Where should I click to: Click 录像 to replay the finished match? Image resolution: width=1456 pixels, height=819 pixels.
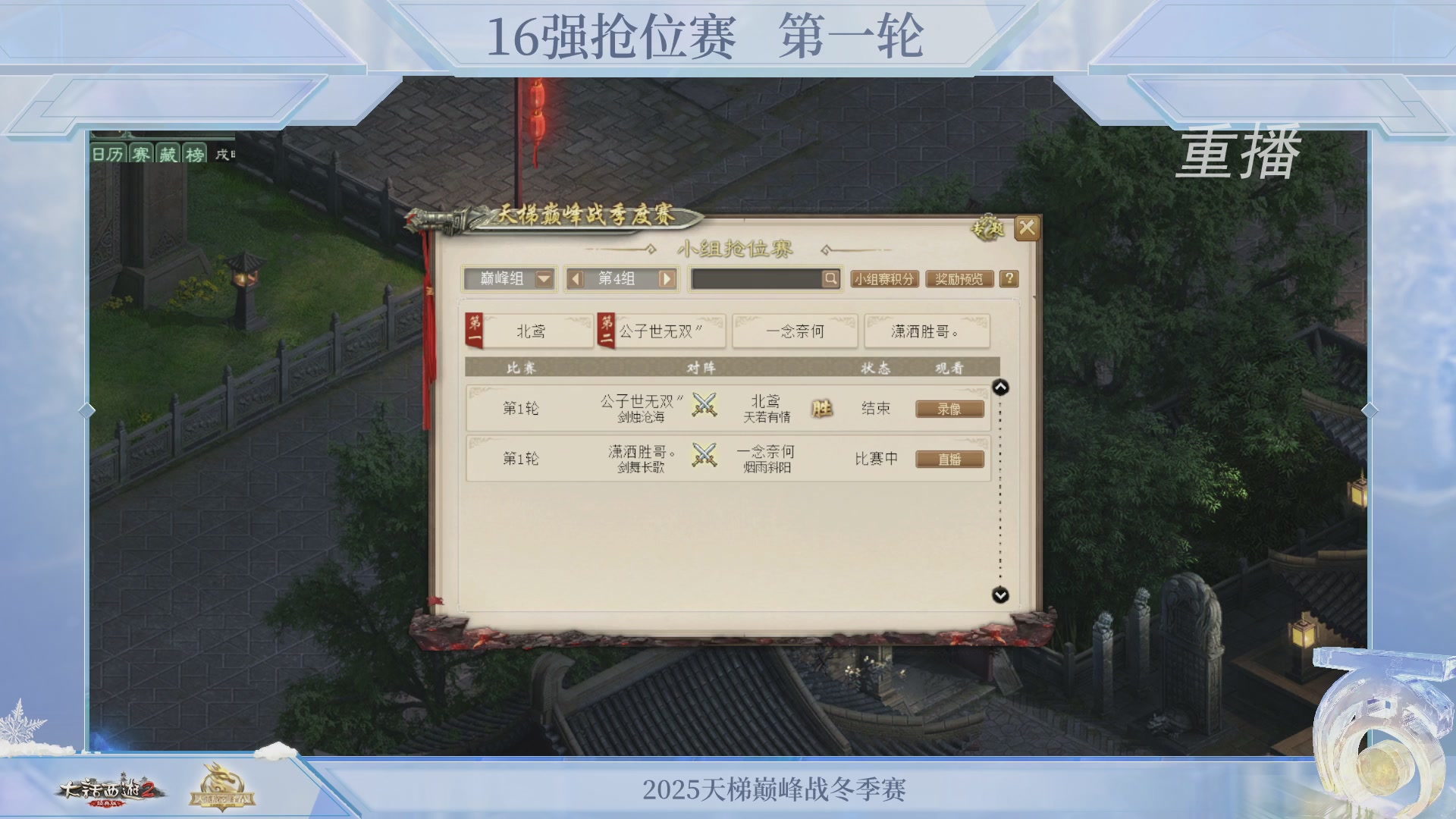coord(949,408)
